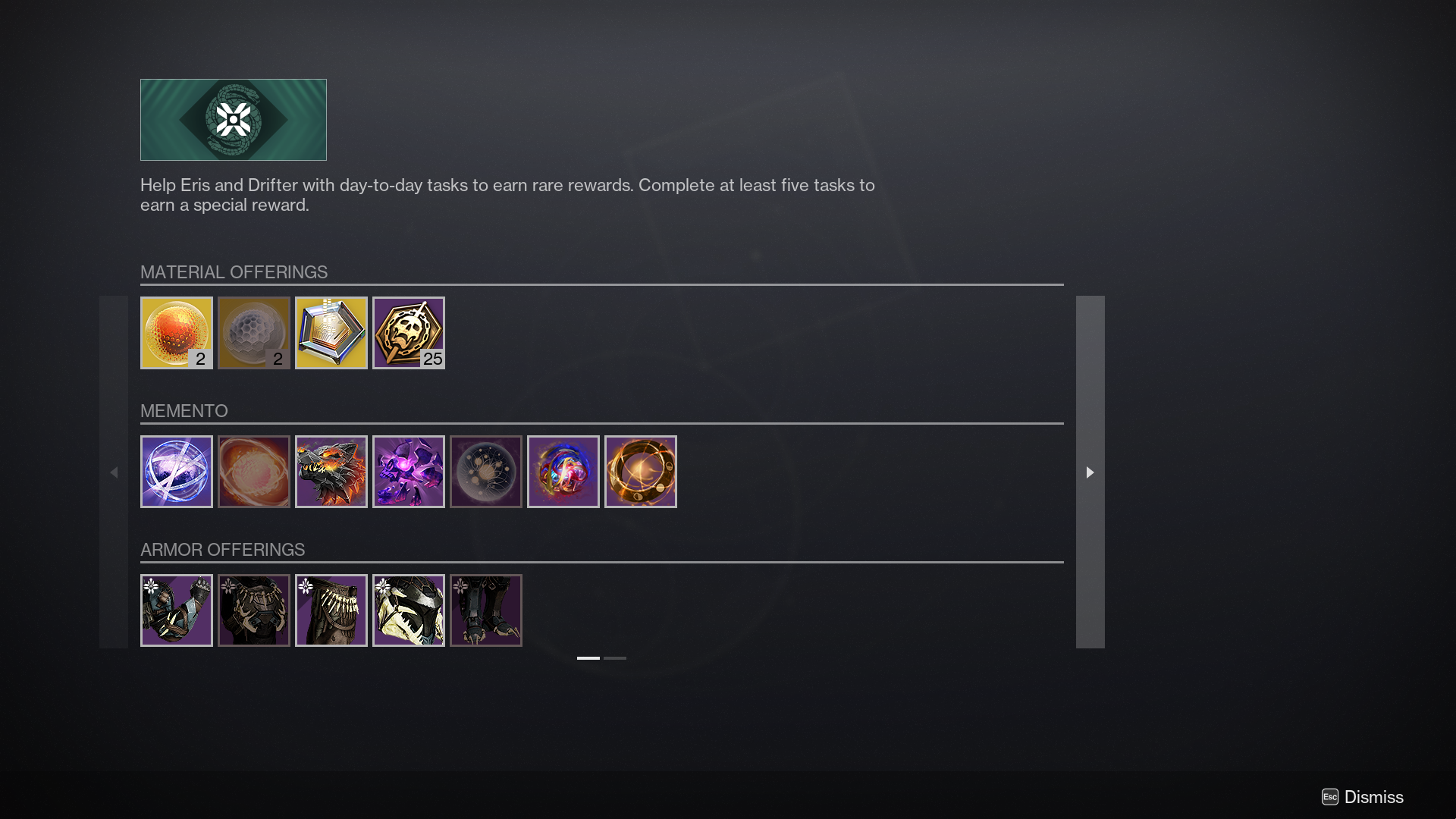Select the gauntlets armor offering

point(177,610)
